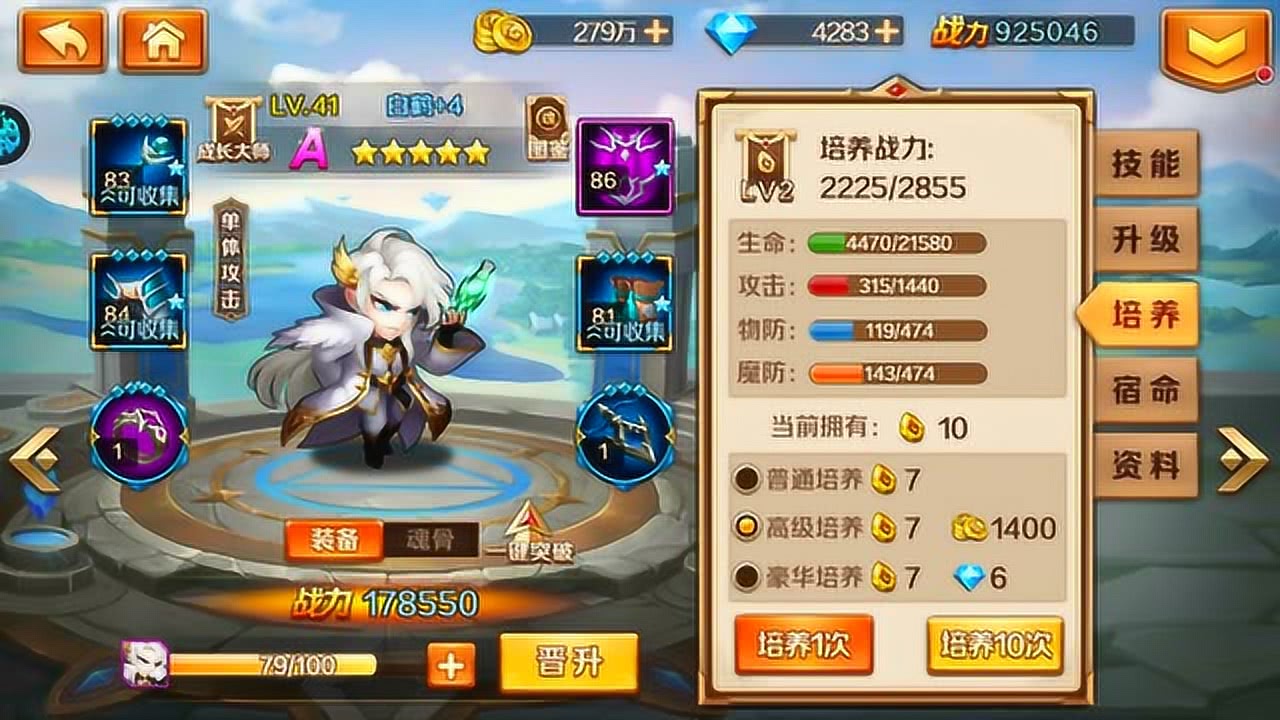Click the plus next to the diamond count
The image size is (1280, 720).
coord(886,32)
